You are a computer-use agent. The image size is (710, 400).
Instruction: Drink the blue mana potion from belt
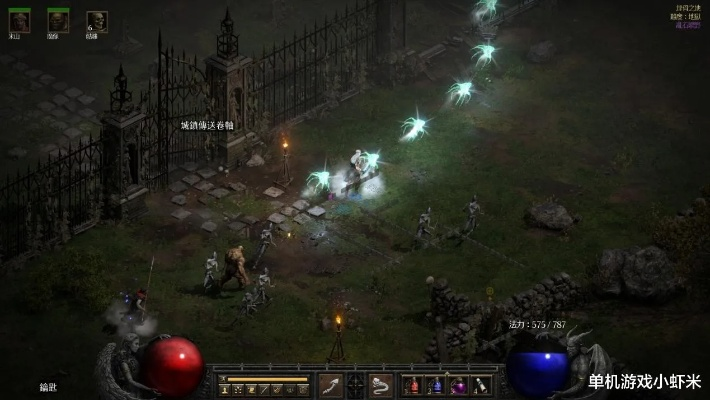pos(436,386)
